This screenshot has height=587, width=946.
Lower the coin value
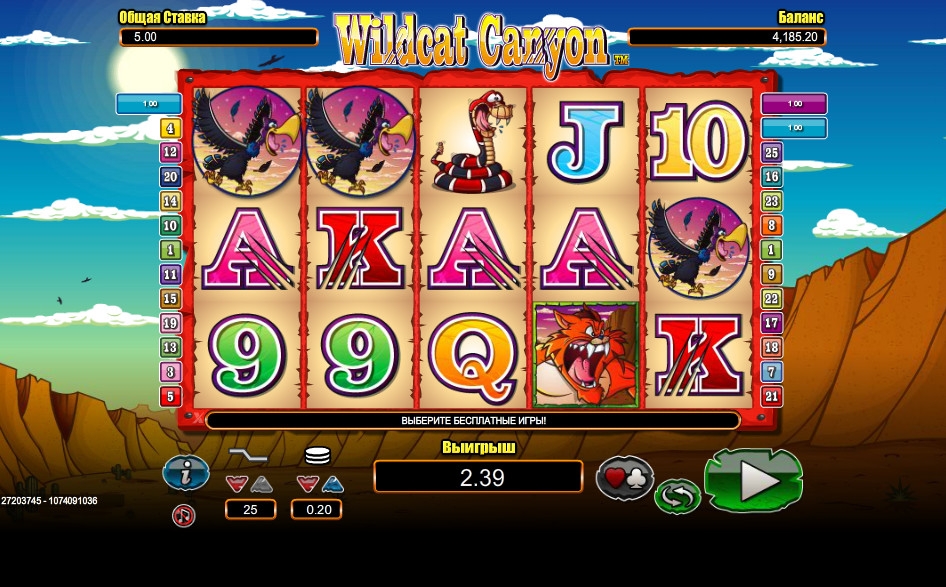[307, 484]
